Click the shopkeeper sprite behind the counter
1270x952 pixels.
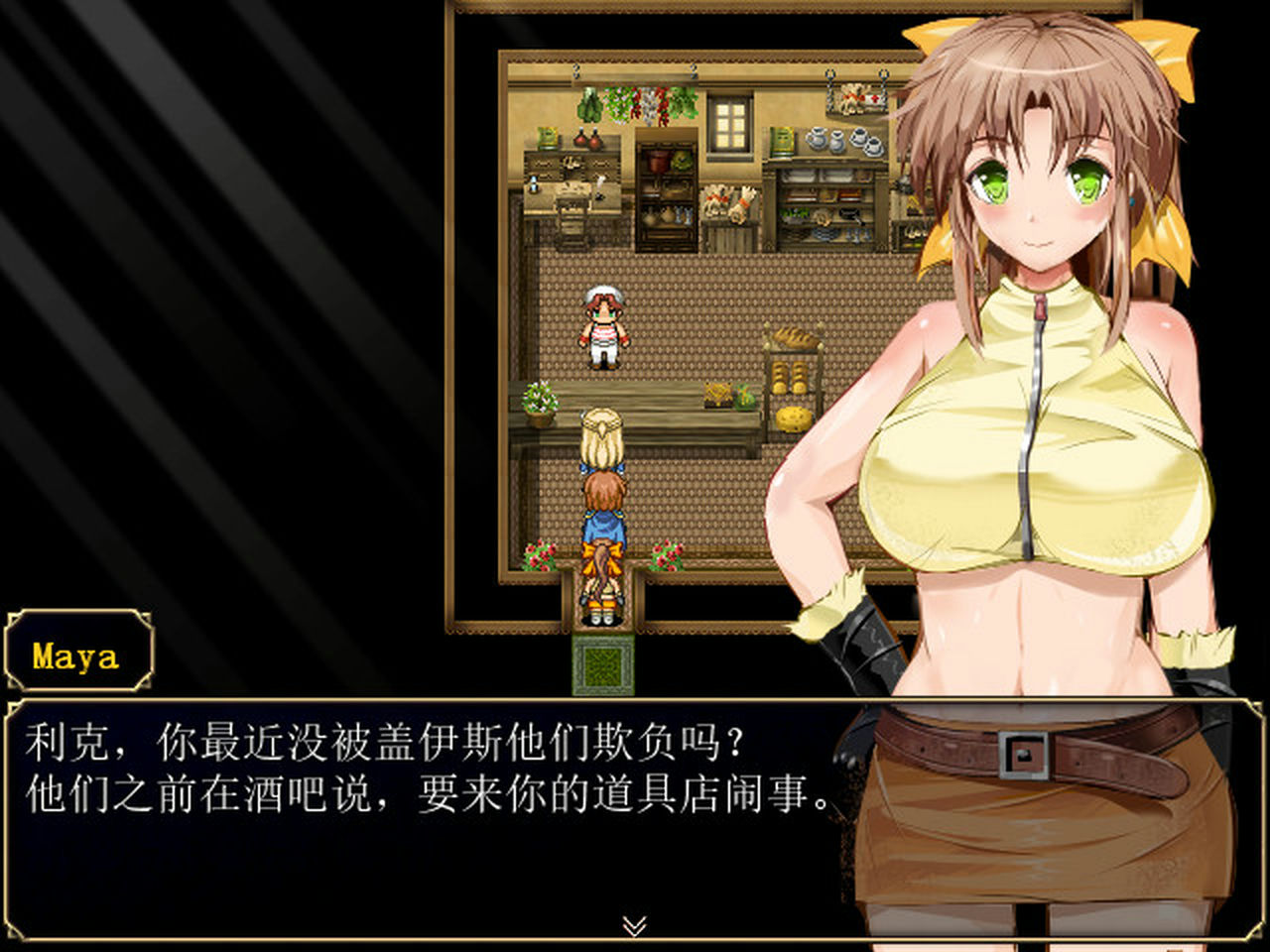click(x=605, y=327)
